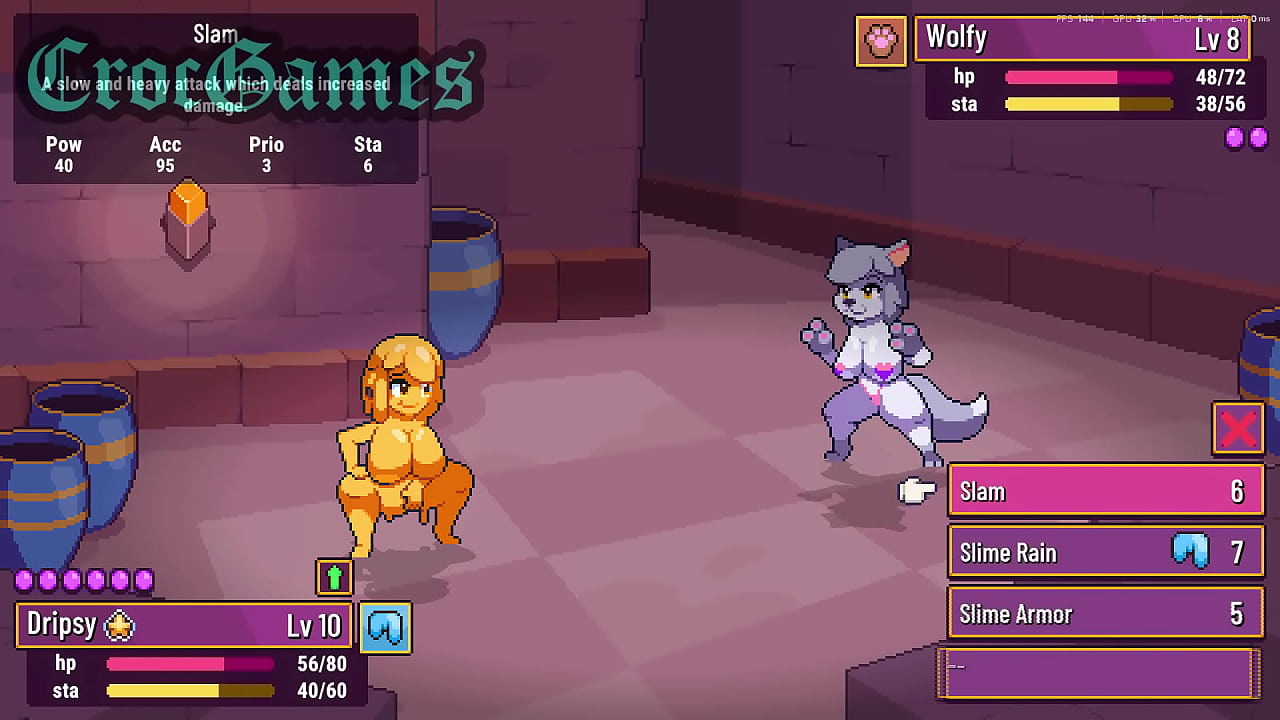
Task: Click Wolfy's stamina bar
Action: point(1090,104)
